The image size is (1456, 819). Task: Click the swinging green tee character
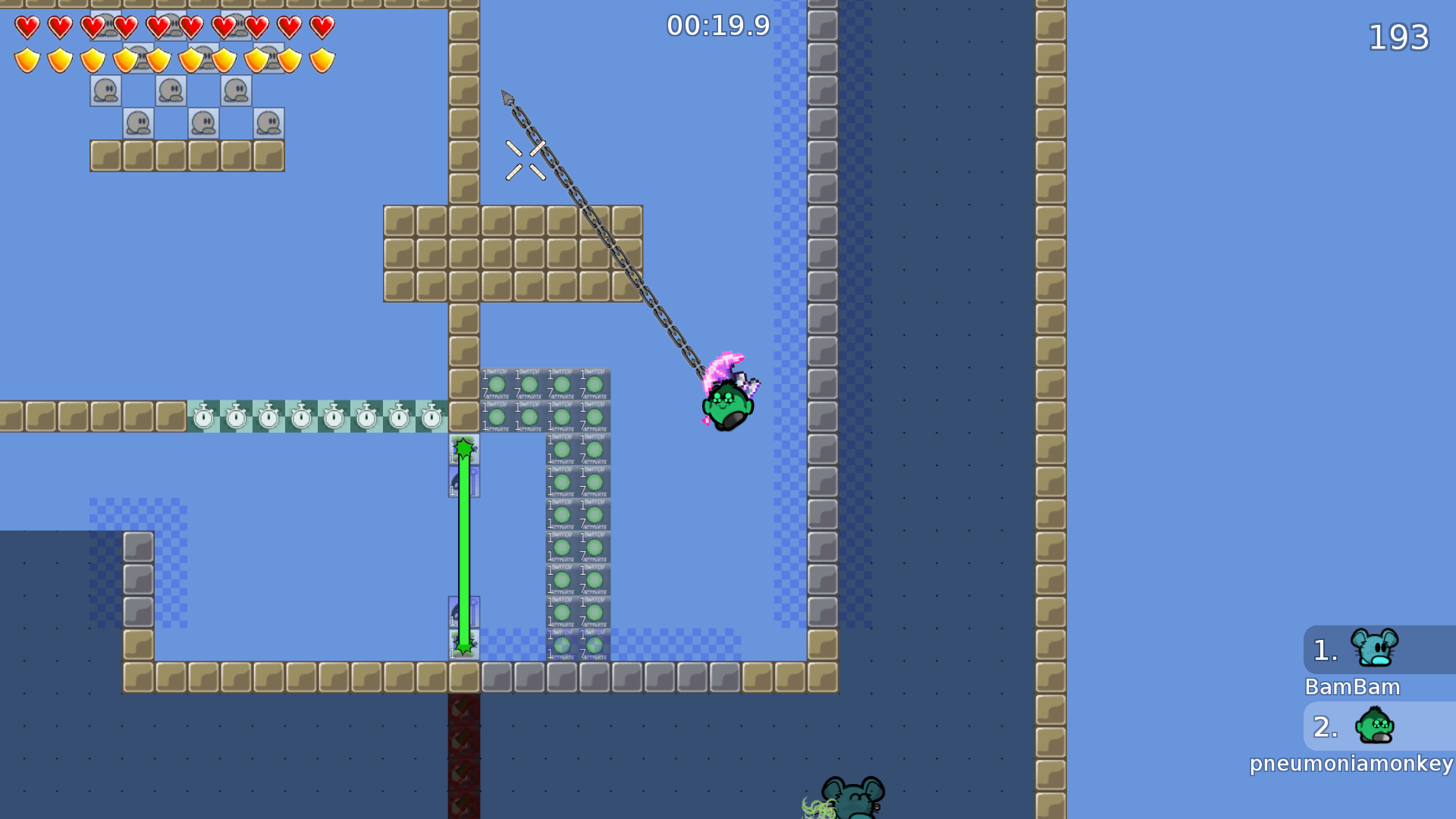tap(726, 406)
